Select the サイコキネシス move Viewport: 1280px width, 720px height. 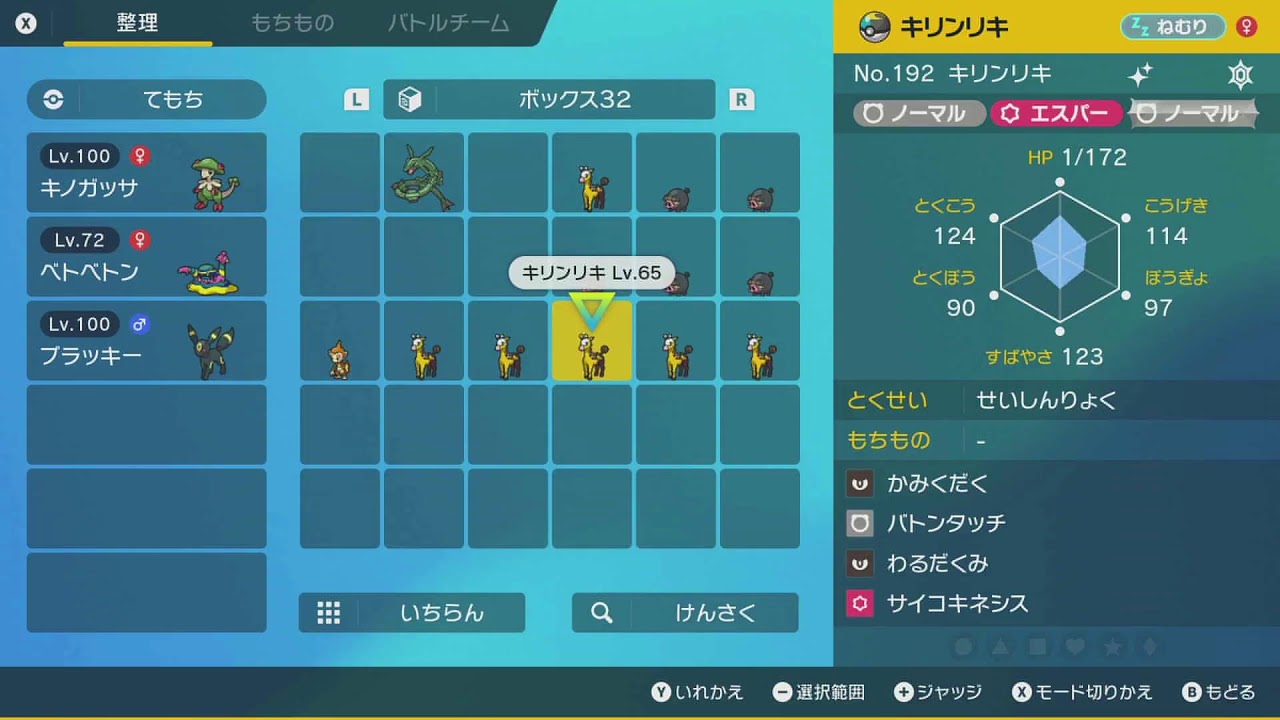pos(957,604)
